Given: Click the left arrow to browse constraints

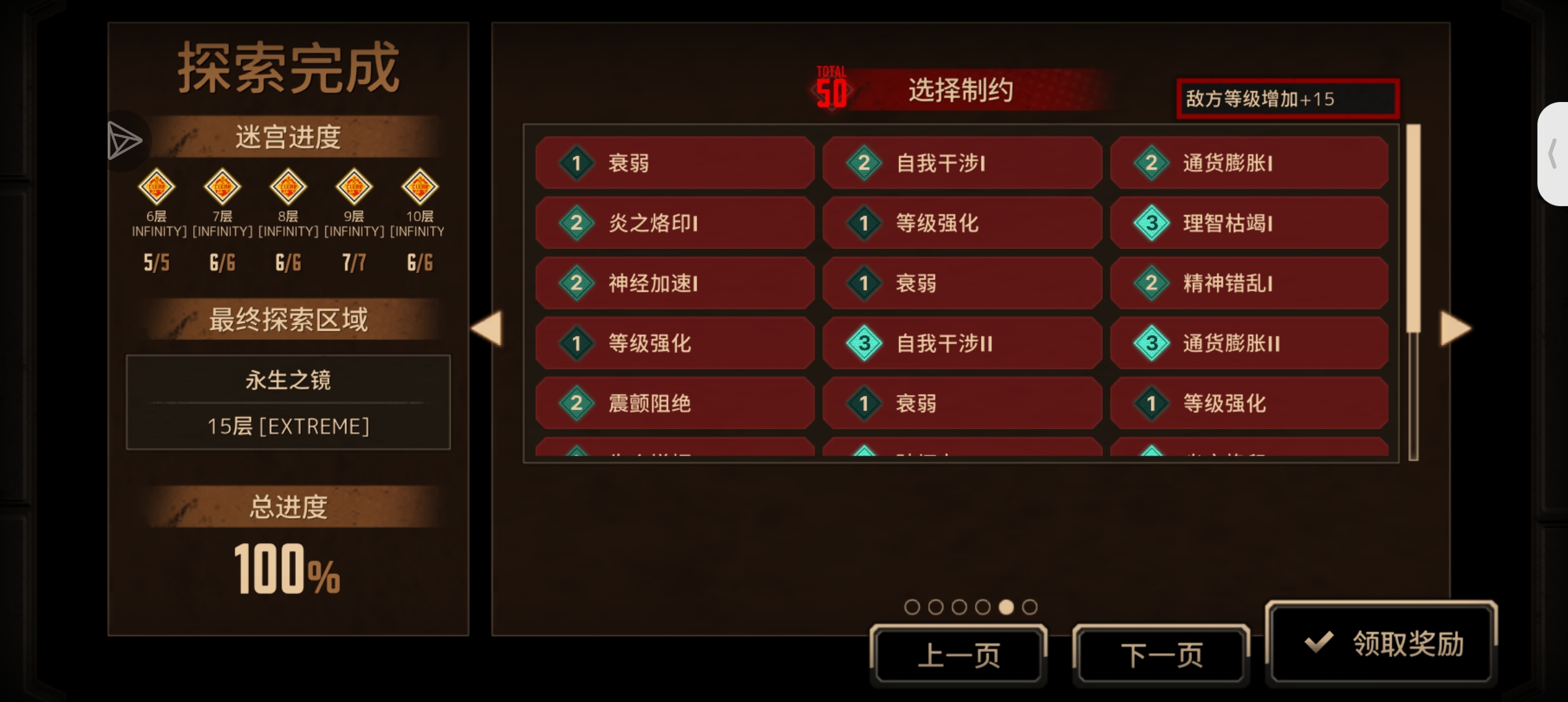Looking at the screenshot, I should tap(487, 330).
